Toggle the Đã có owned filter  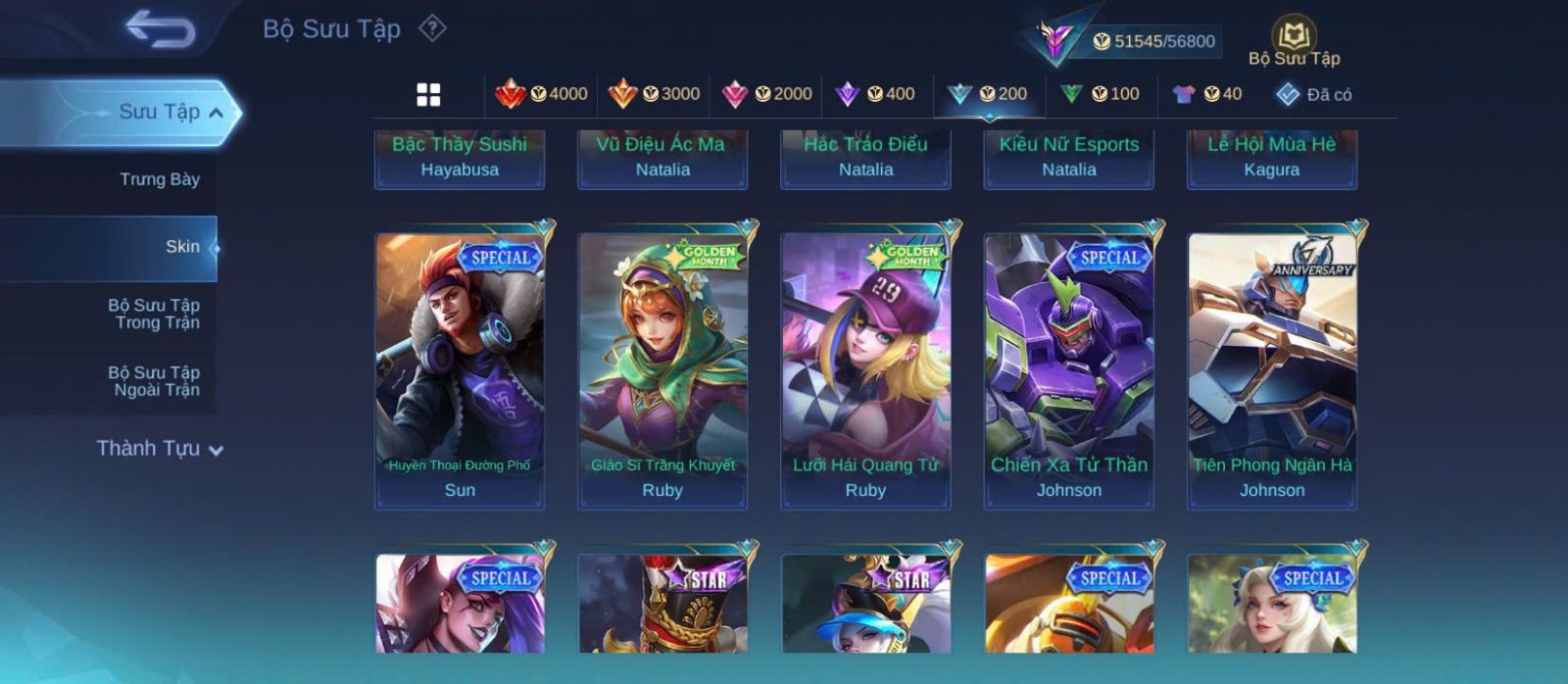(1313, 94)
